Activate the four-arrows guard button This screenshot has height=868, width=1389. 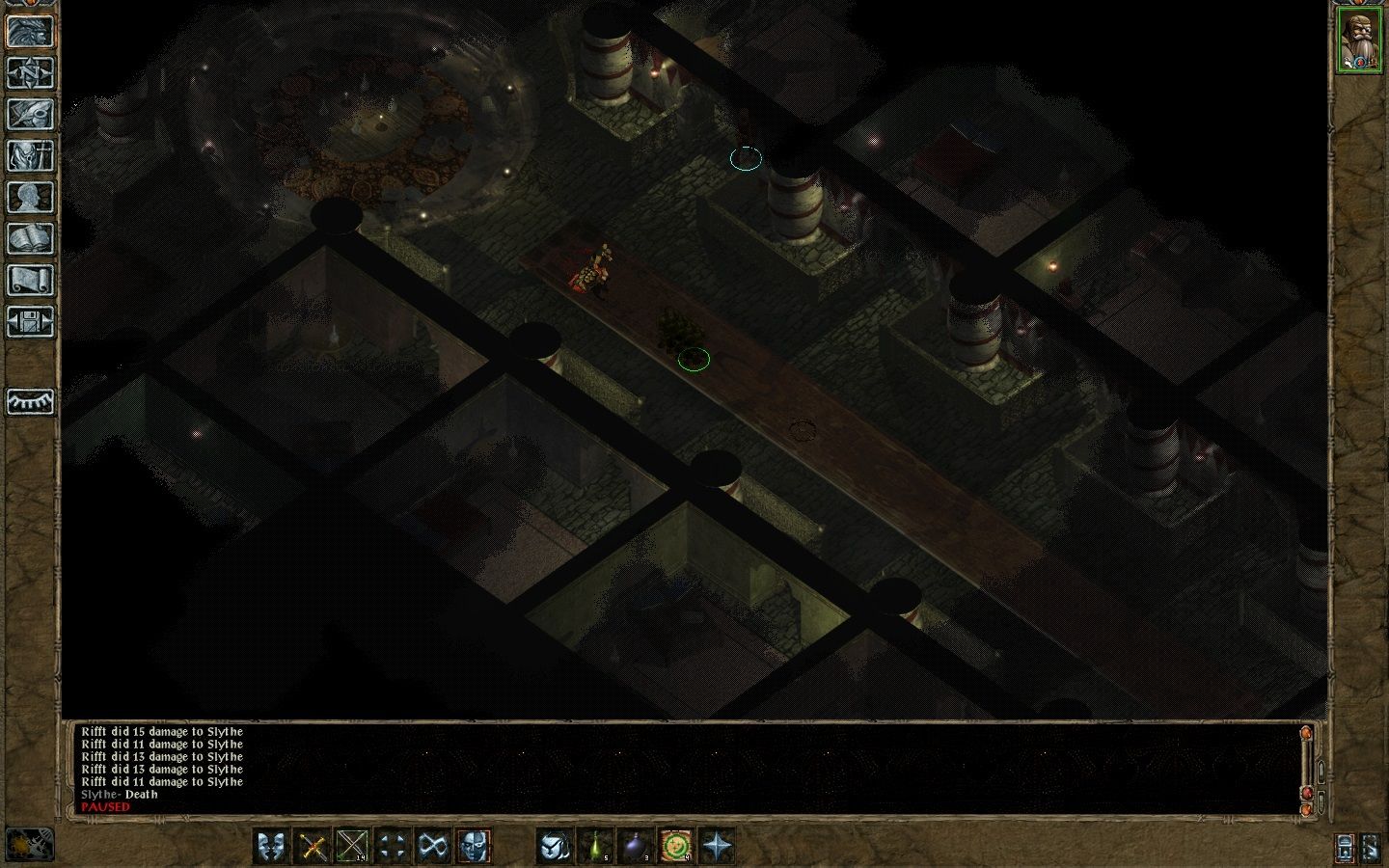coord(392,847)
